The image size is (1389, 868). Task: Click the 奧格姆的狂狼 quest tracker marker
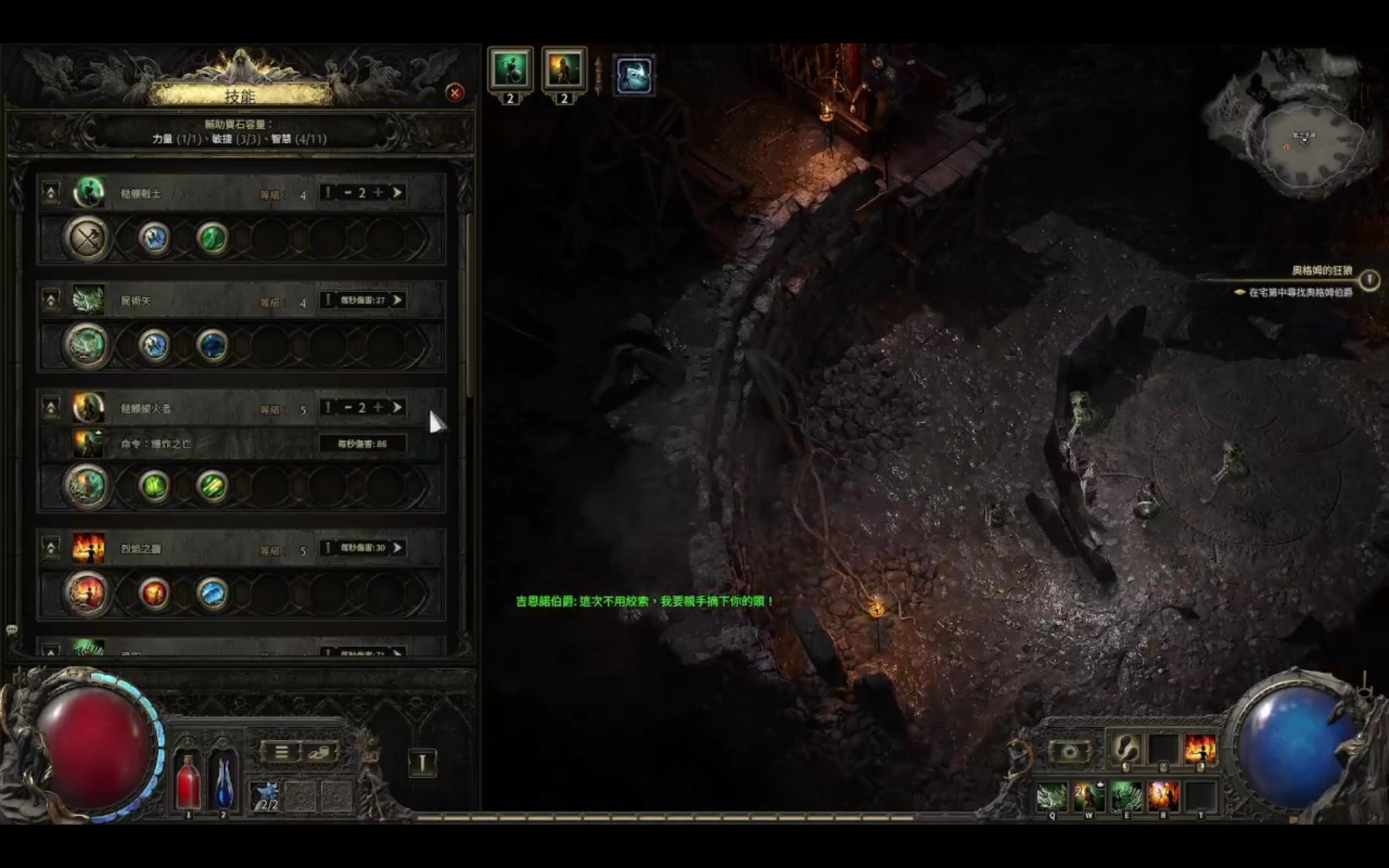click(x=1370, y=280)
